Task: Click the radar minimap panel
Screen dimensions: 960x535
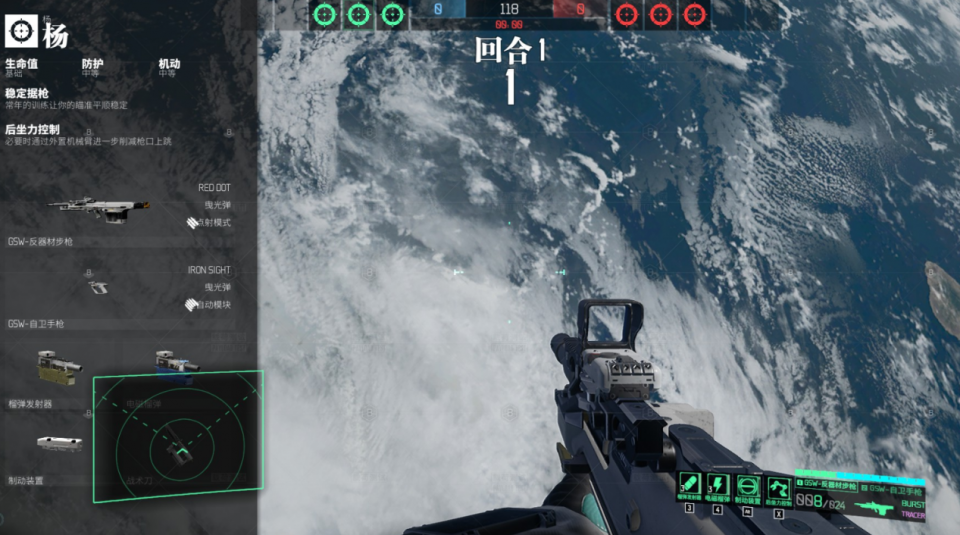Action: (x=178, y=436)
